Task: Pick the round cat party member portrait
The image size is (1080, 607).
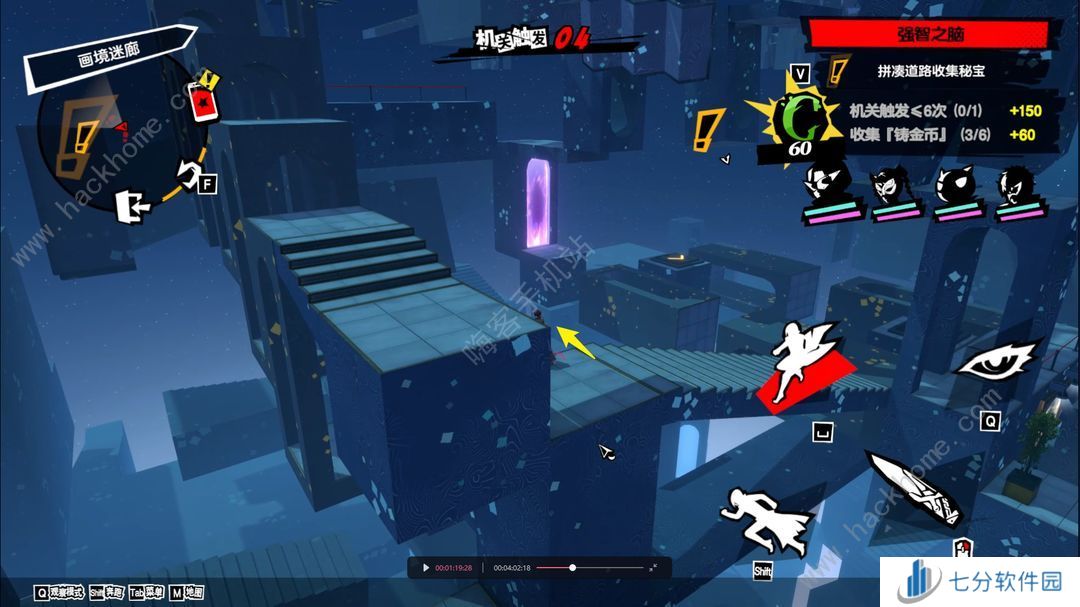Action: [957, 191]
